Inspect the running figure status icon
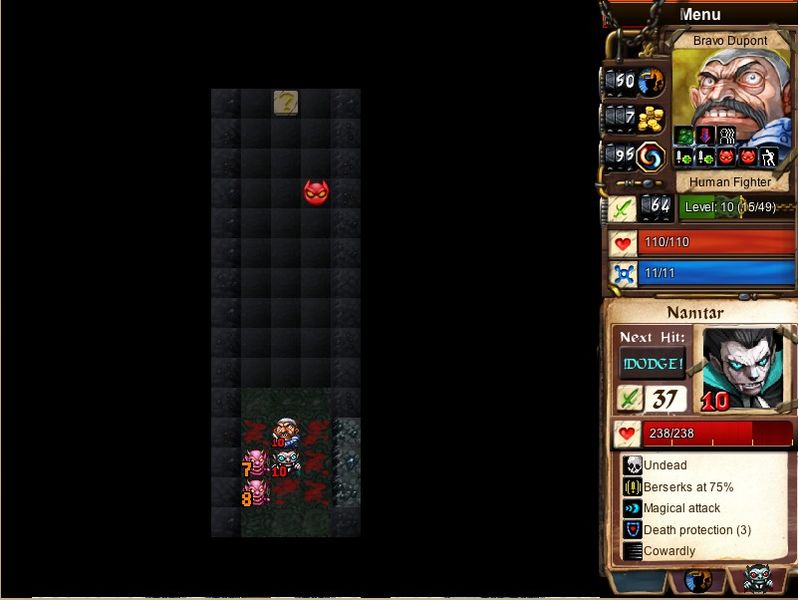This screenshot has width=798, height=600. [x=768, y=157]
